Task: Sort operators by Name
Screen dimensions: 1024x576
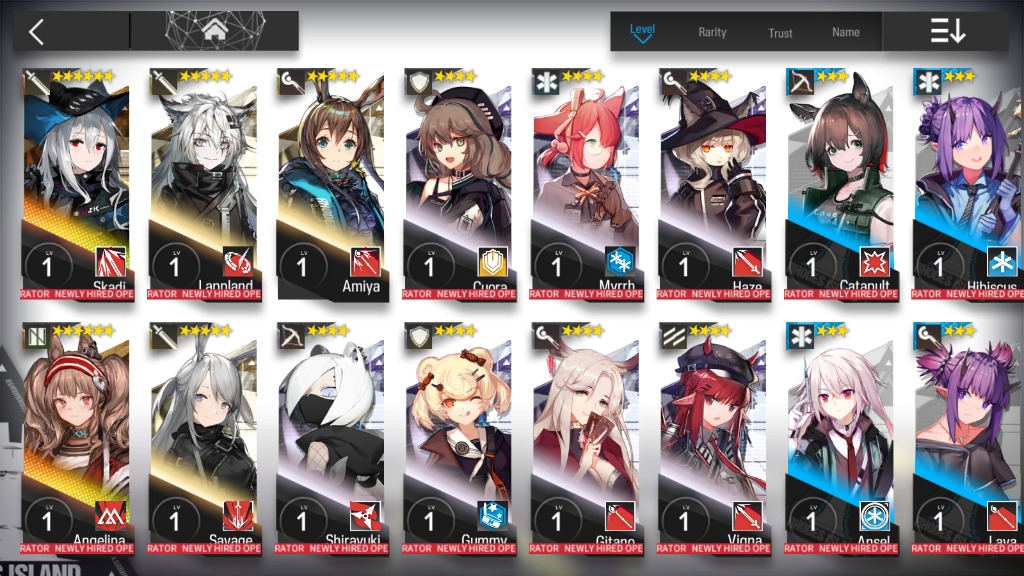Action: (846, 32)
